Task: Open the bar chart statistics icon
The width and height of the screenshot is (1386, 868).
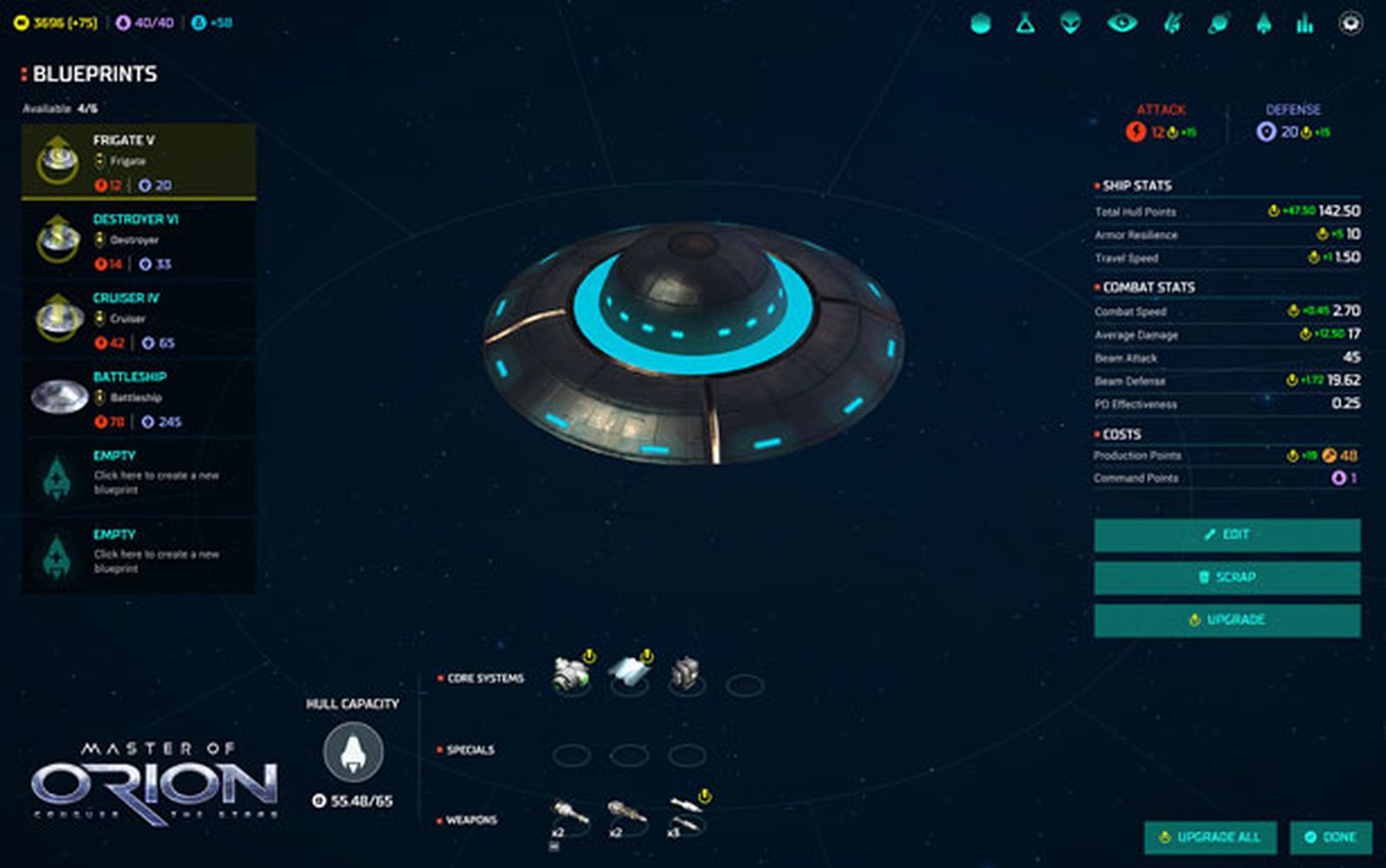Action: (1305, 23)
